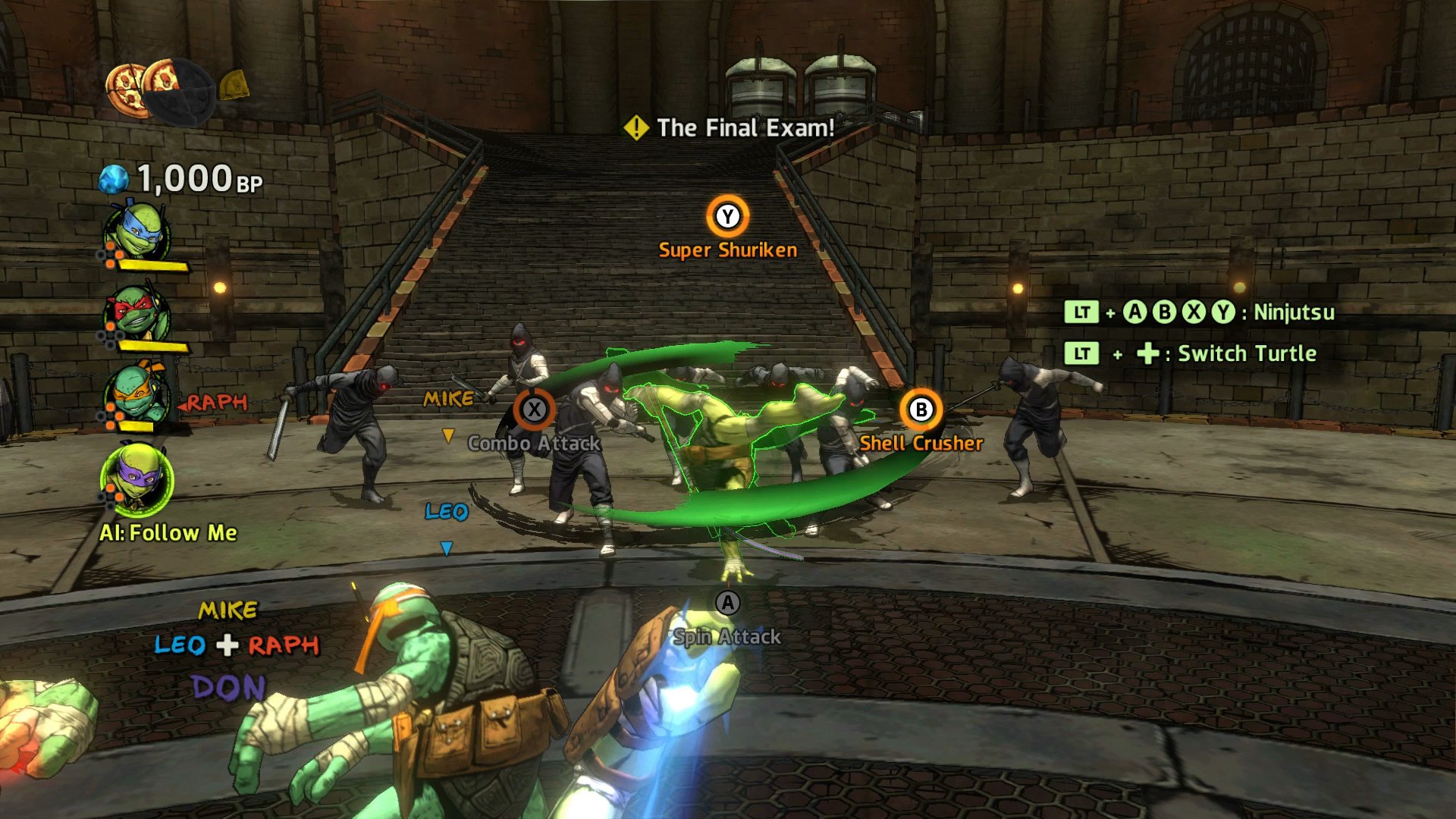
Task: Click the whole pizza item icon
Action: click(x=125, y=89)
